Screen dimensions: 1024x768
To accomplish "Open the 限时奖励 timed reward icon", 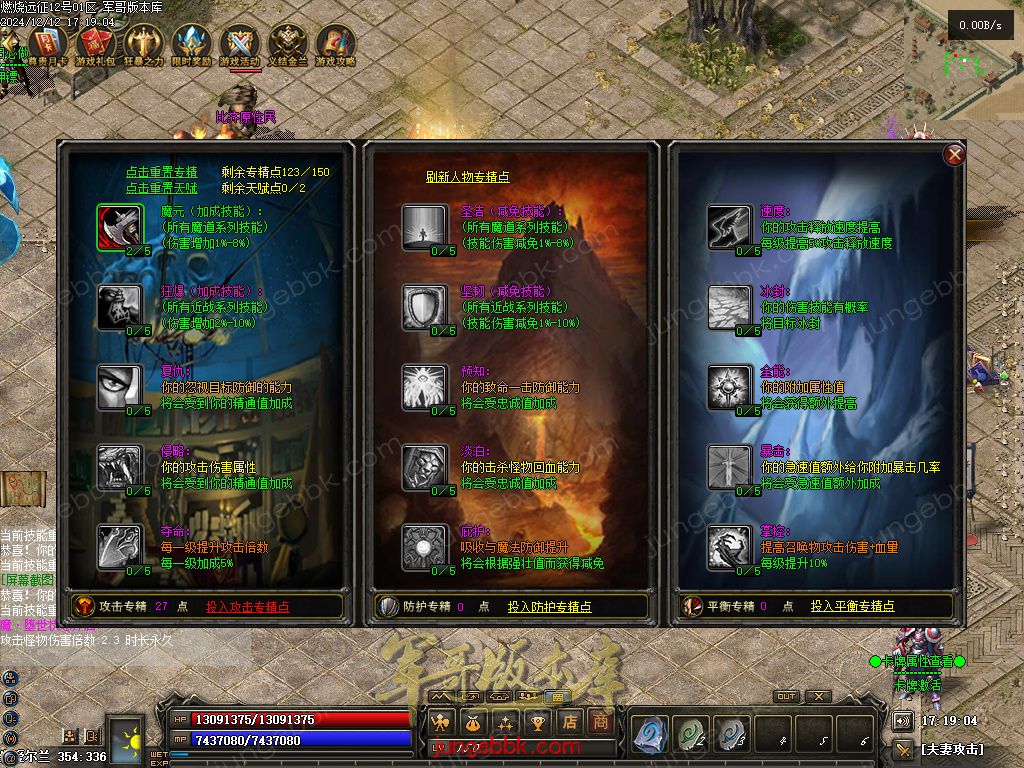I will click(191, 45).
